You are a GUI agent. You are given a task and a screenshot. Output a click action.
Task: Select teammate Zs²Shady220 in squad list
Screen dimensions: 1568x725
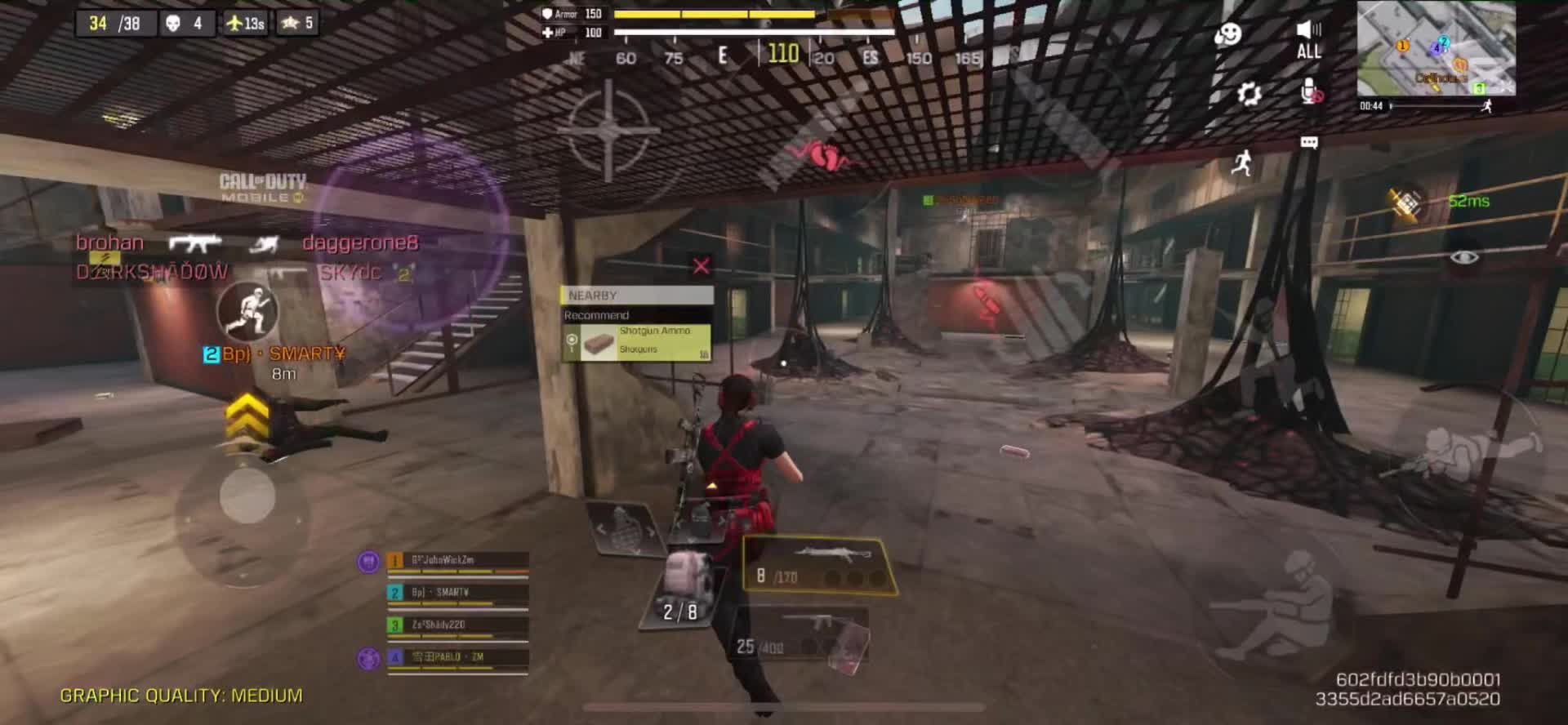click(x=457, y=625)
